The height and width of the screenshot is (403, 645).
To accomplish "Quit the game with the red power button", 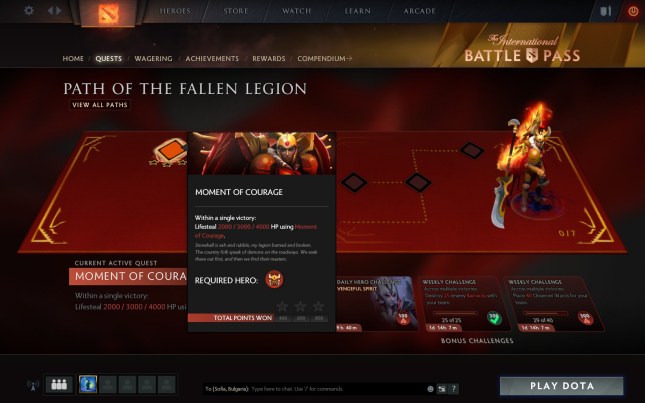I will click(633, 11).
